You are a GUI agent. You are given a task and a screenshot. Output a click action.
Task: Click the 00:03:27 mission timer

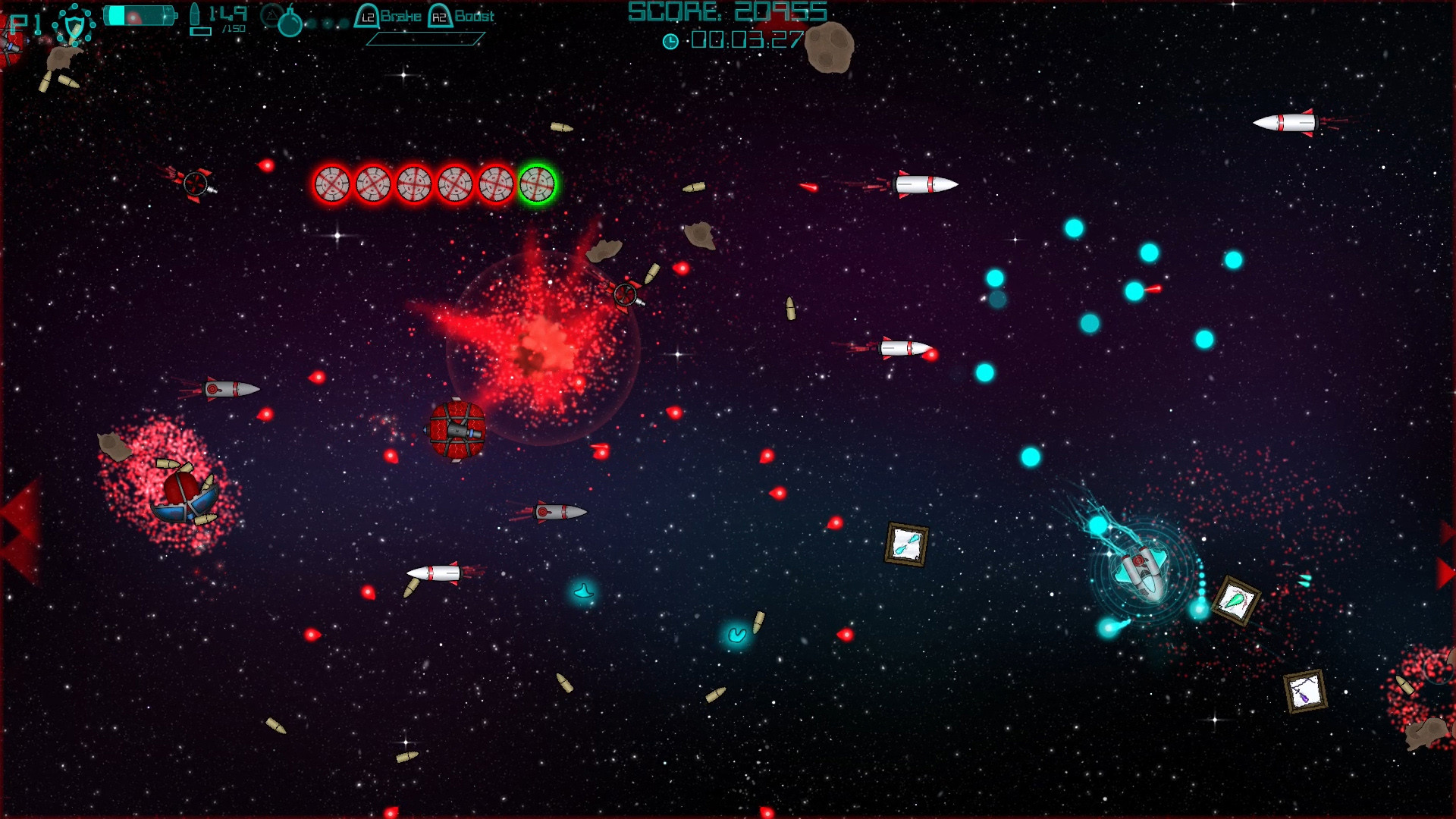point(747,41)
